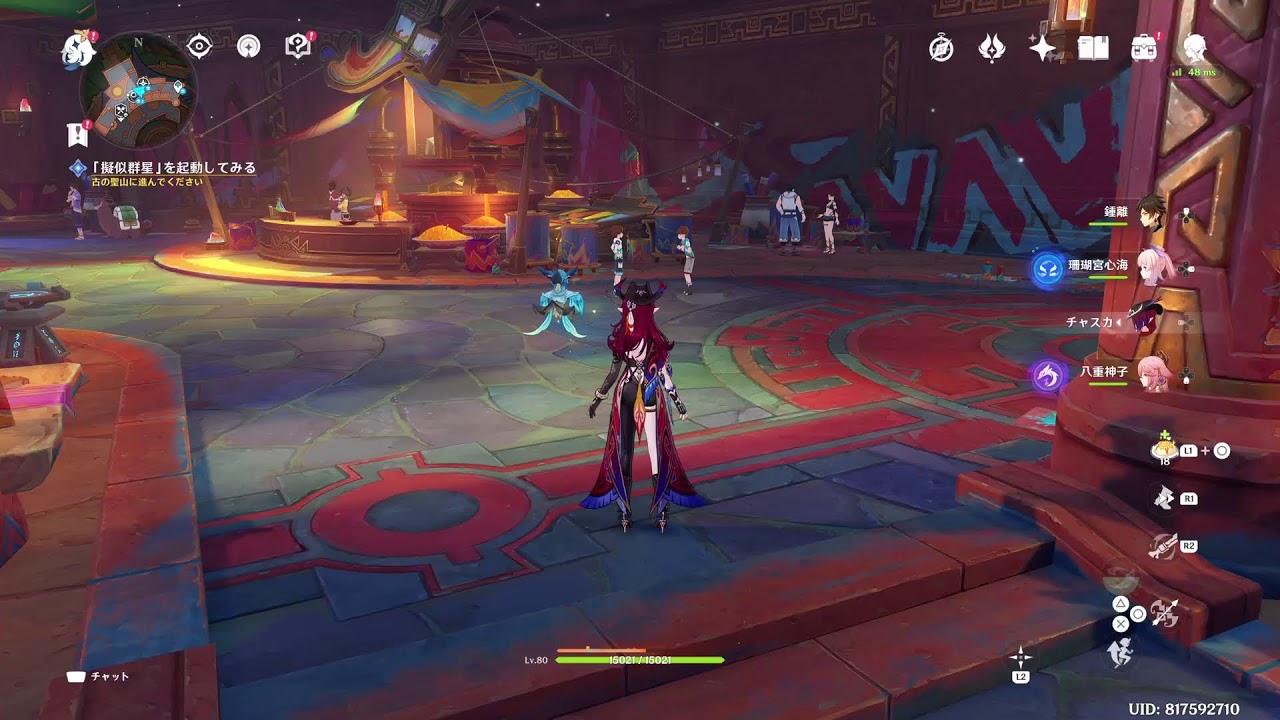Open the winged Wish icon
This screenshot has height=720, width=1280.
tap(991, 47)
